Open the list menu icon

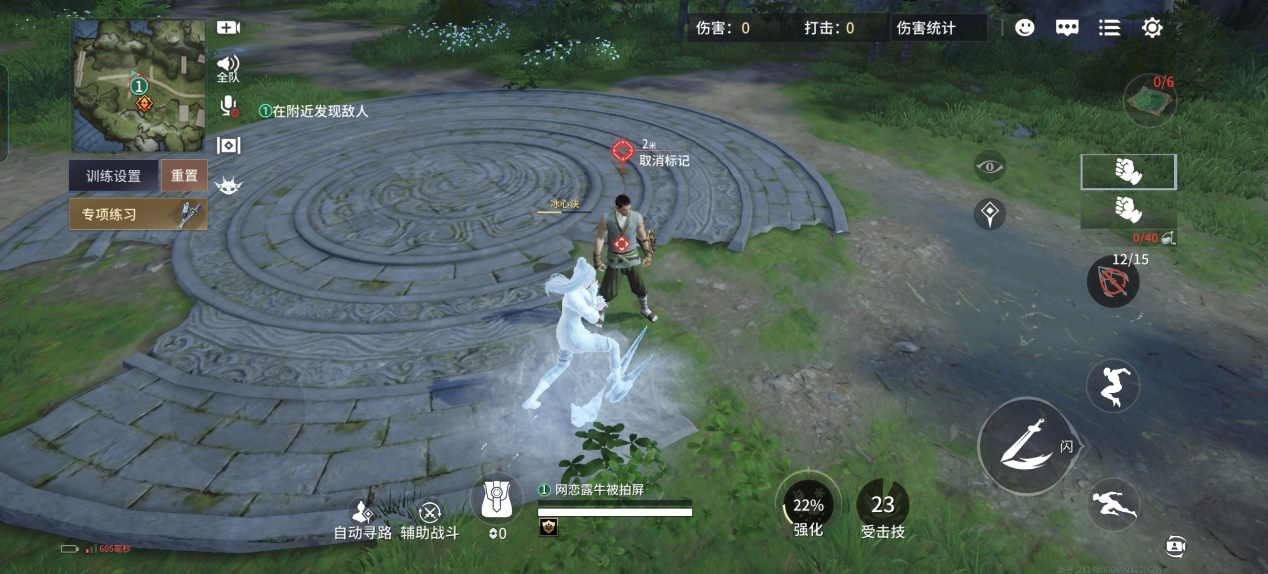(1109, 28)
